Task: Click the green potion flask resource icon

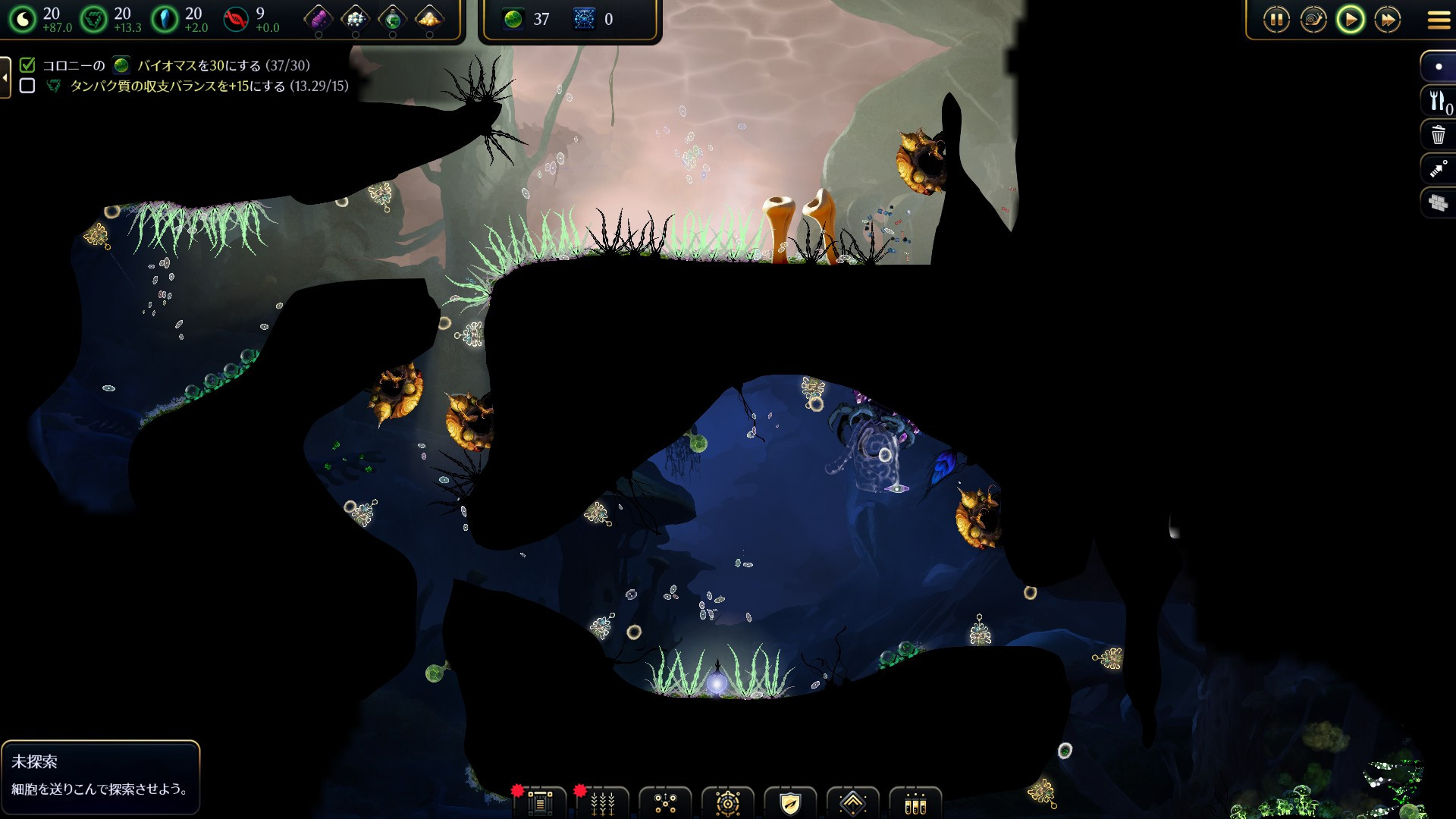Action: coord(392,18)
